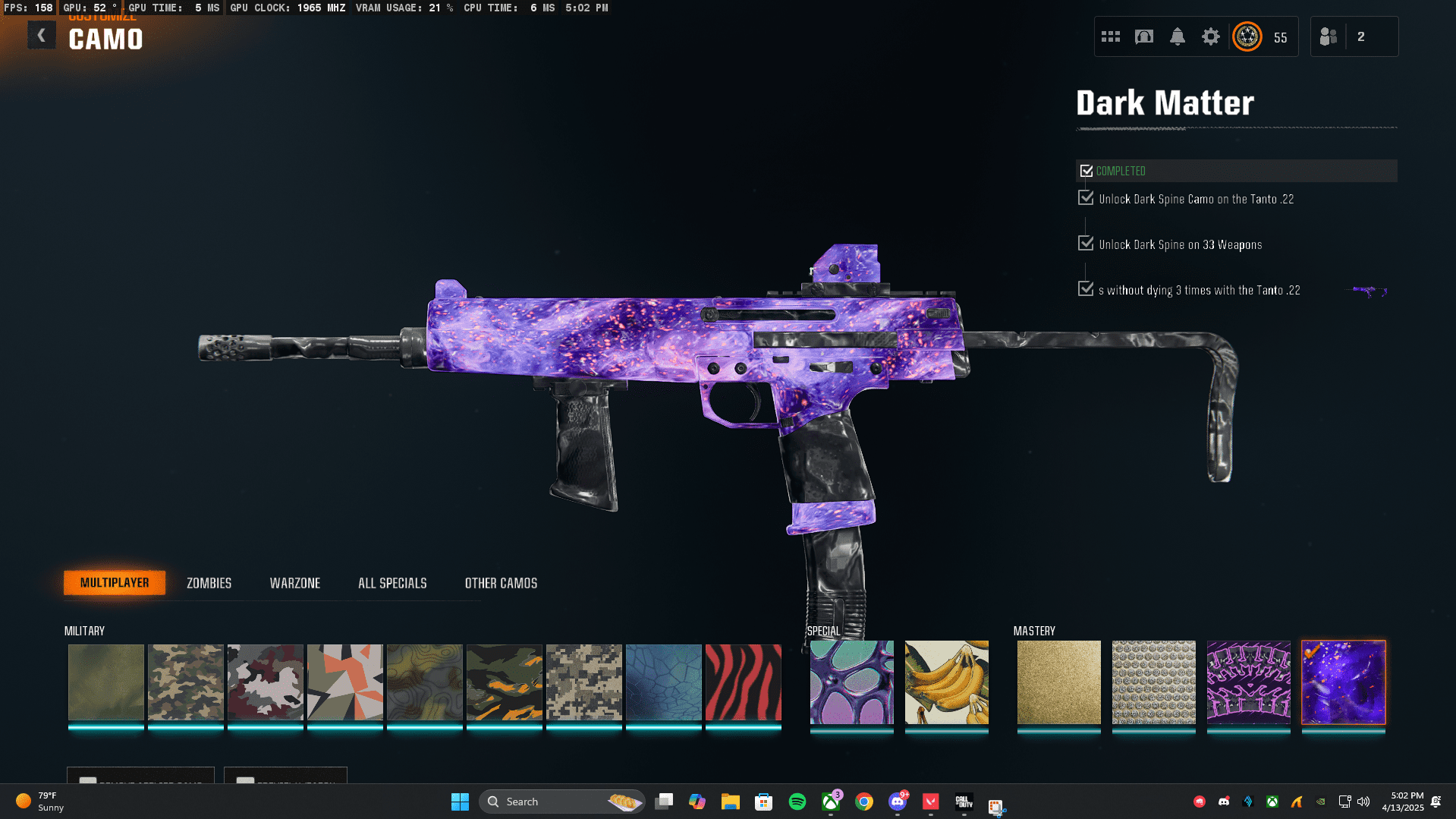
Task: Switch to the Zombies camo tab
Action: [209, 583]
